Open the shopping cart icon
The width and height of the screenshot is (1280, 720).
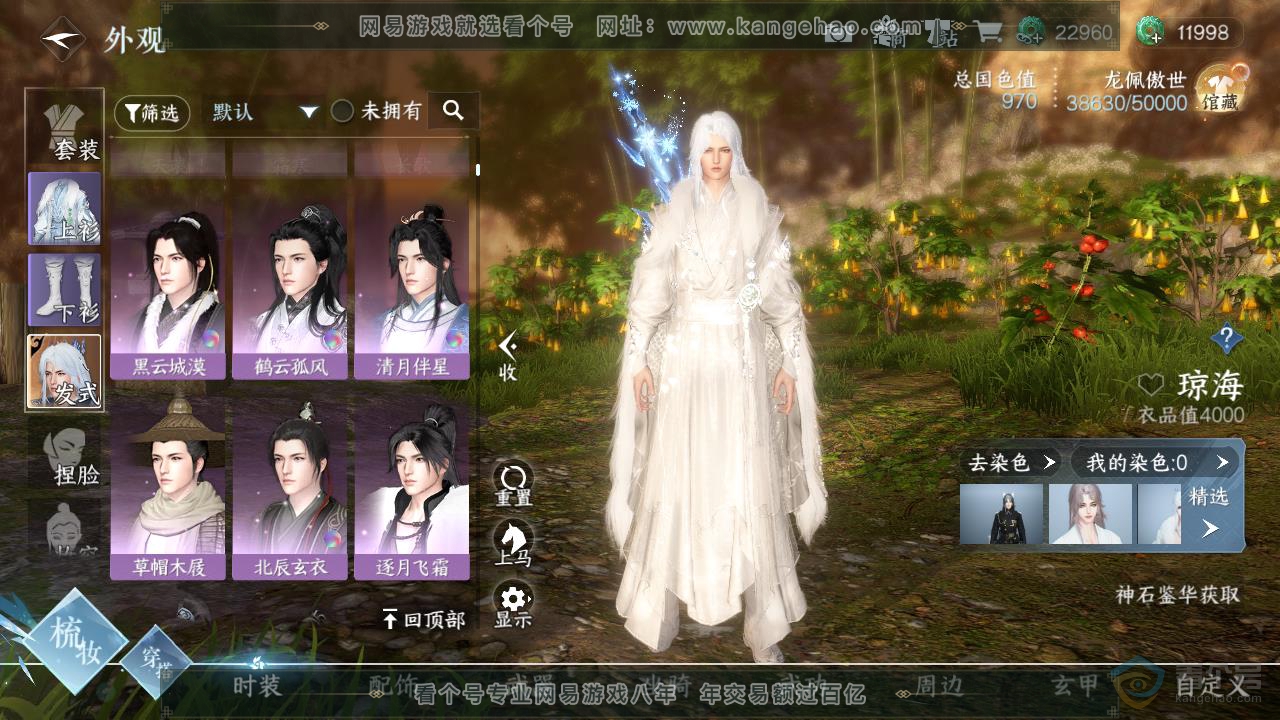(x=987, y=32)
